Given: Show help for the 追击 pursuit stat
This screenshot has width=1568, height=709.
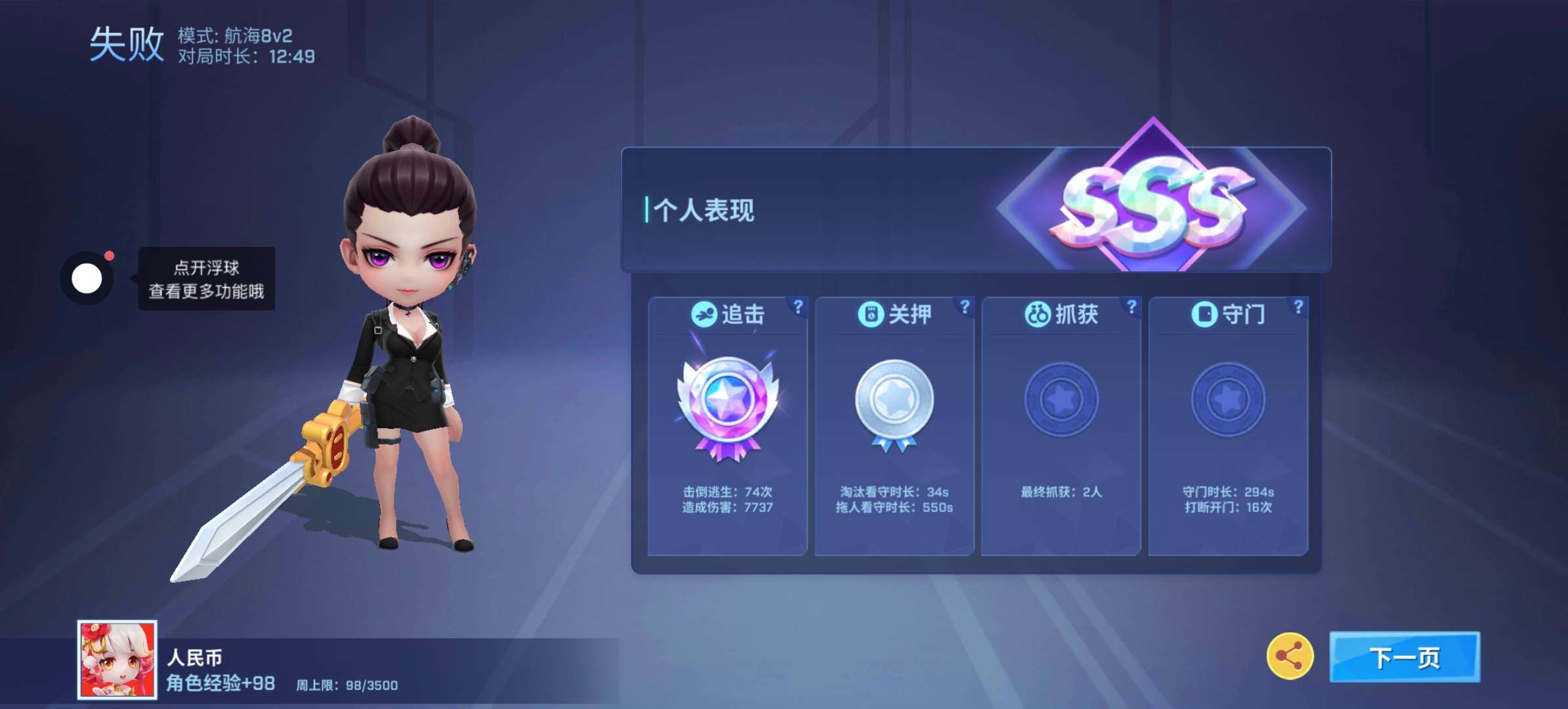Looking at the screenshot, I should [x=798, y=307].
